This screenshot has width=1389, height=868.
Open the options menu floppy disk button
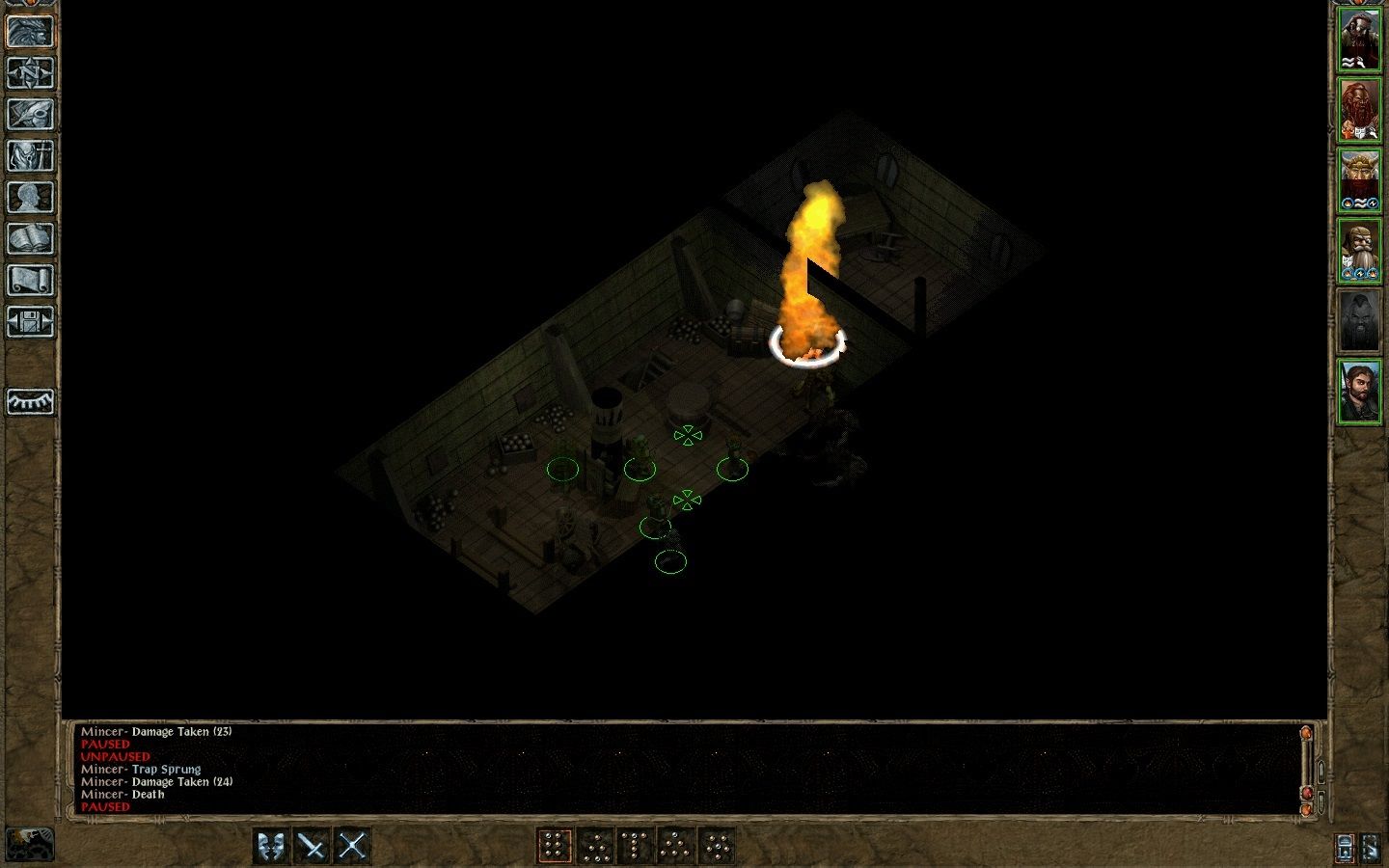coord(31,322)
